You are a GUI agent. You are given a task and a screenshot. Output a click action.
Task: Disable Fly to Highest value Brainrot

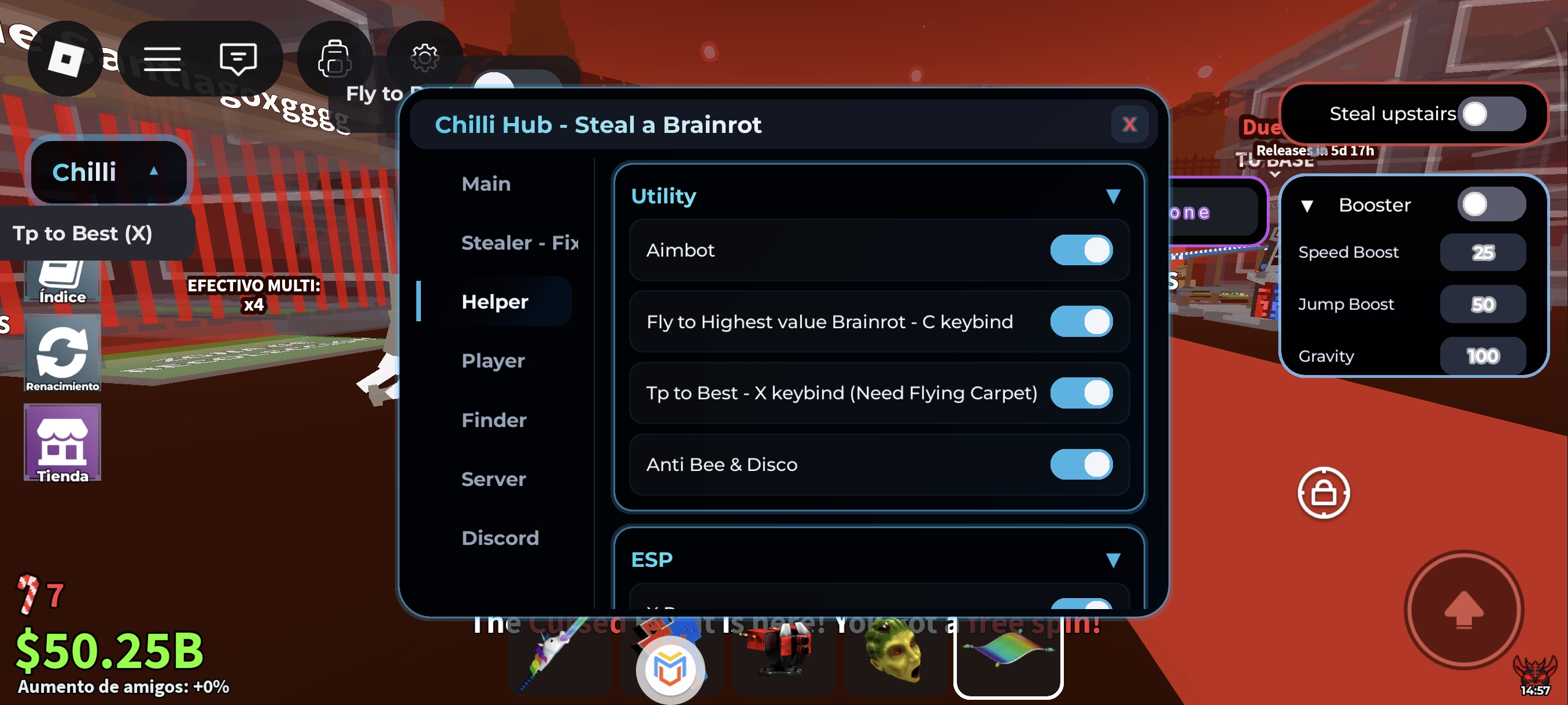[x=1082, y=322]
